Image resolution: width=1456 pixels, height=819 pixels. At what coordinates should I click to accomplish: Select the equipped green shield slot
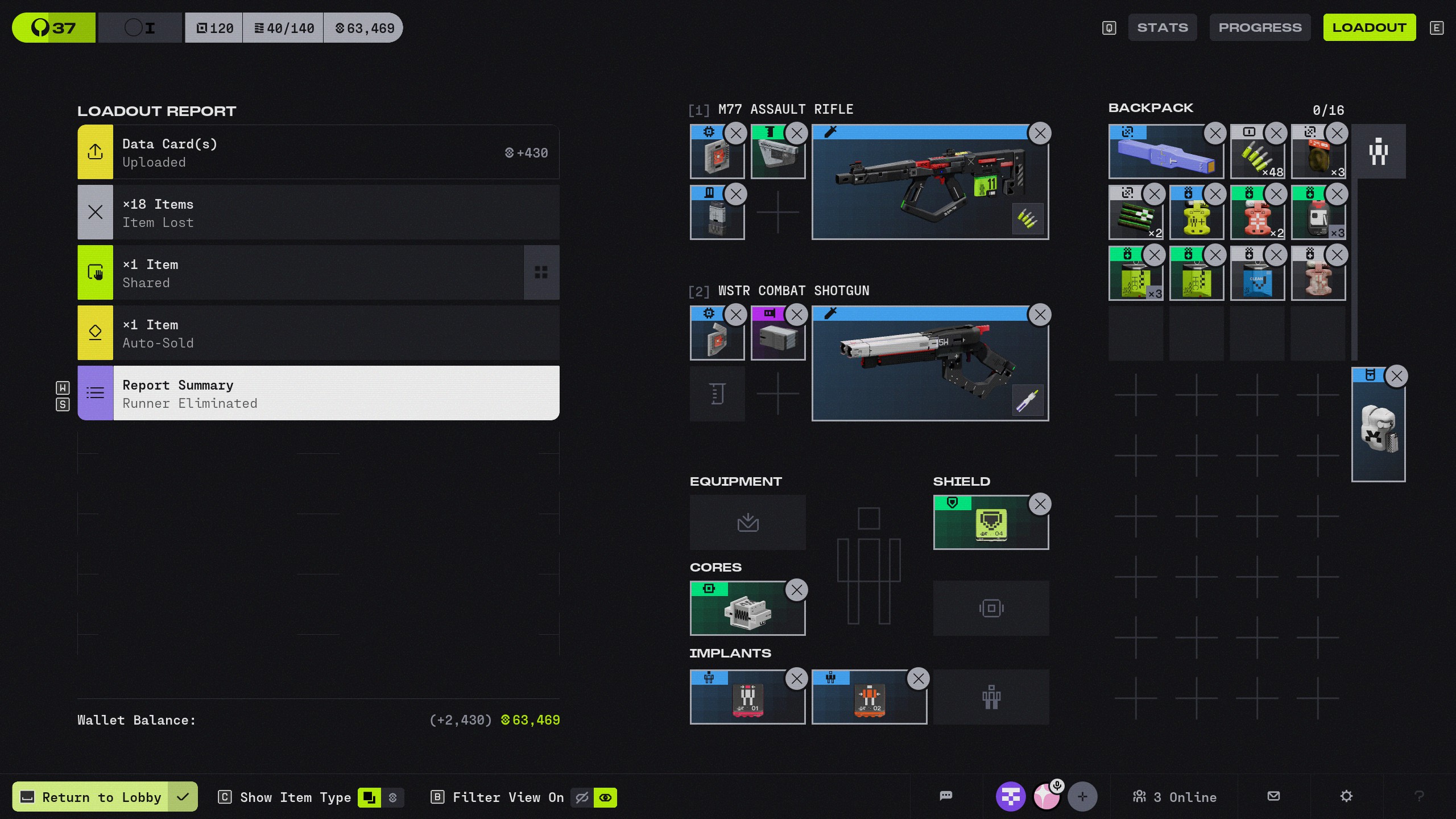point(990,523)
